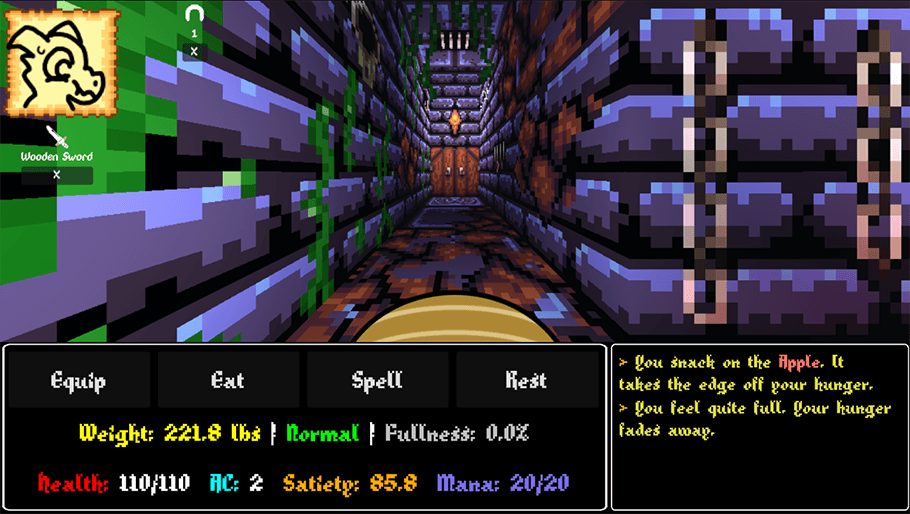Remove the horseshoe item with its X

coord(194,52)
